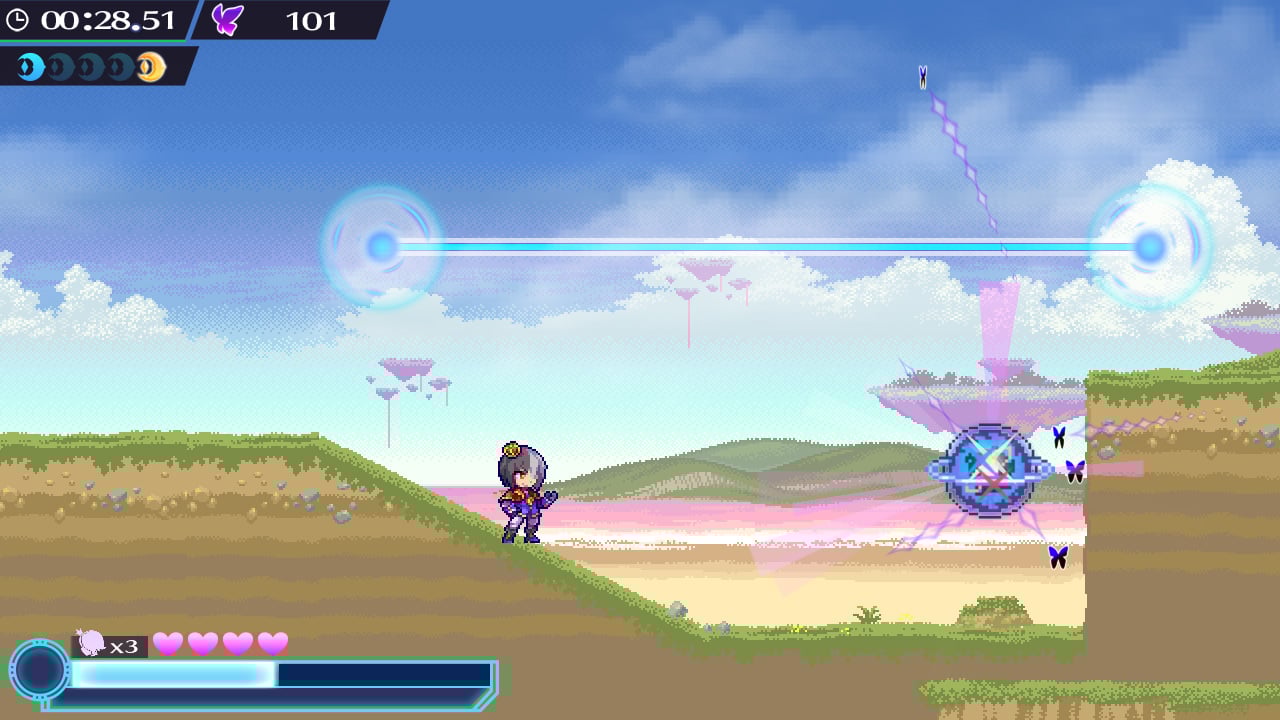1280x720 pixels.
Task: Click the butterfly count number 101
Action: [310, 21]
